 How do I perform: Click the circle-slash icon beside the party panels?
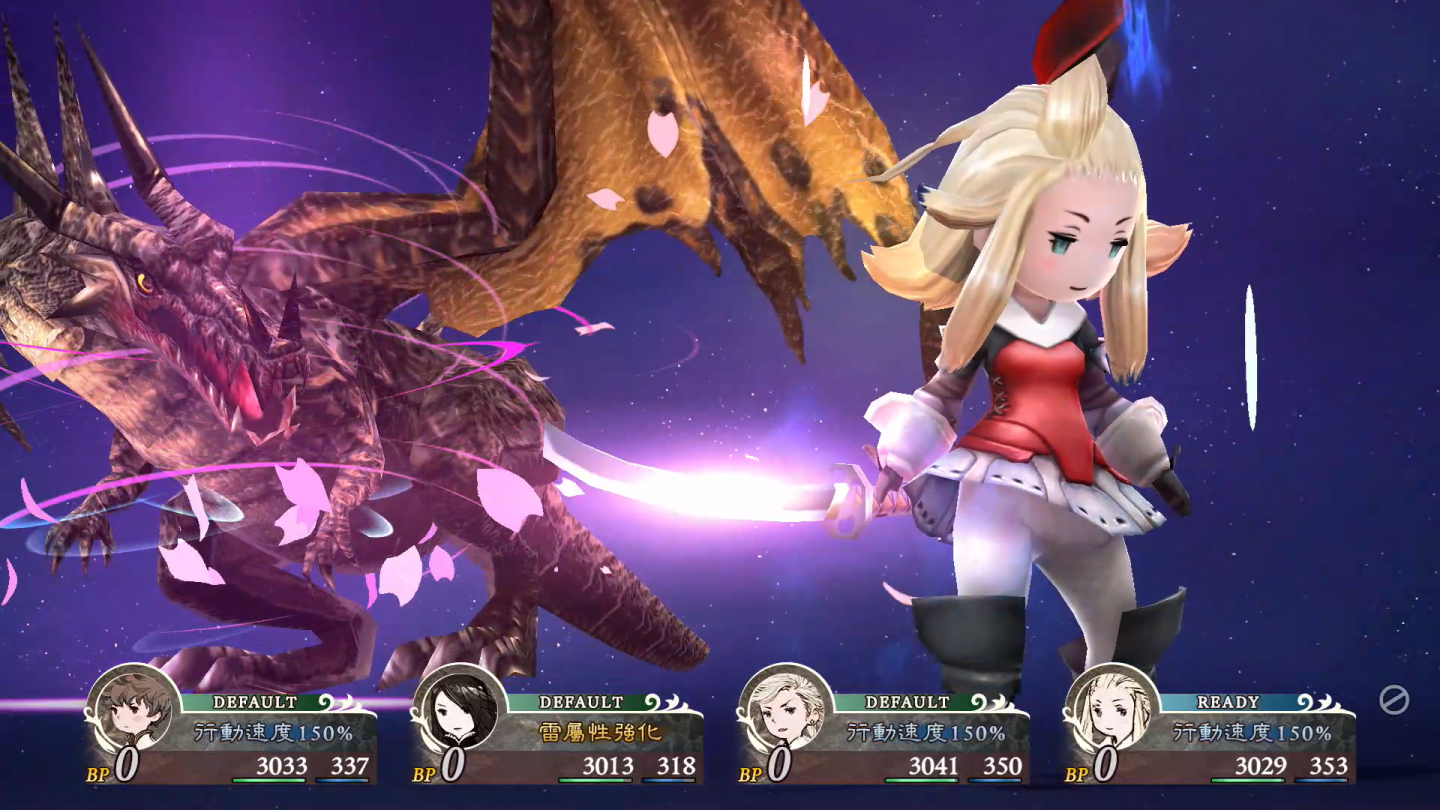(1393, 700)
